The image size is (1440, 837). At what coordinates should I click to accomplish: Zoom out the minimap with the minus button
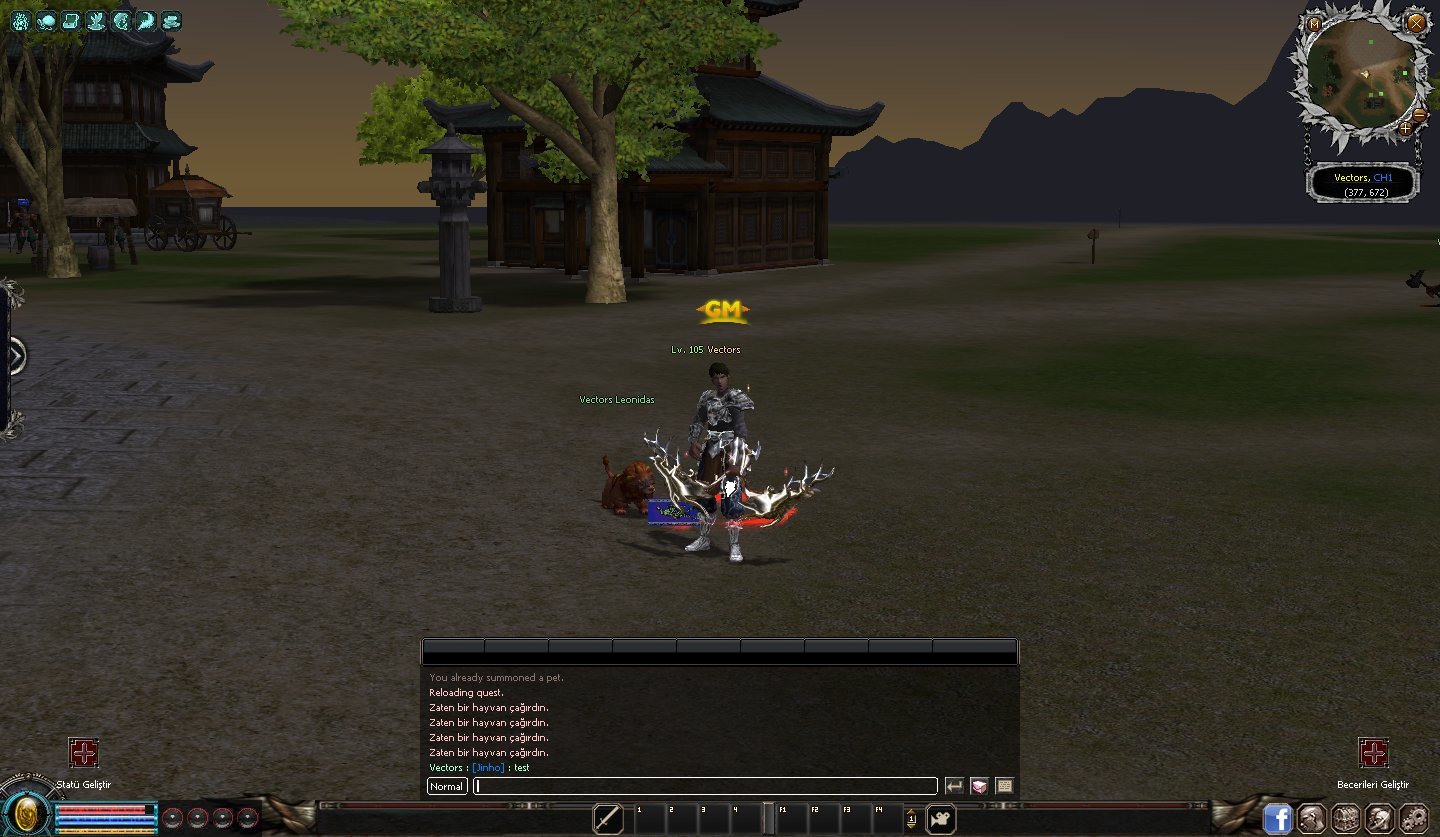pos(1420,116)
